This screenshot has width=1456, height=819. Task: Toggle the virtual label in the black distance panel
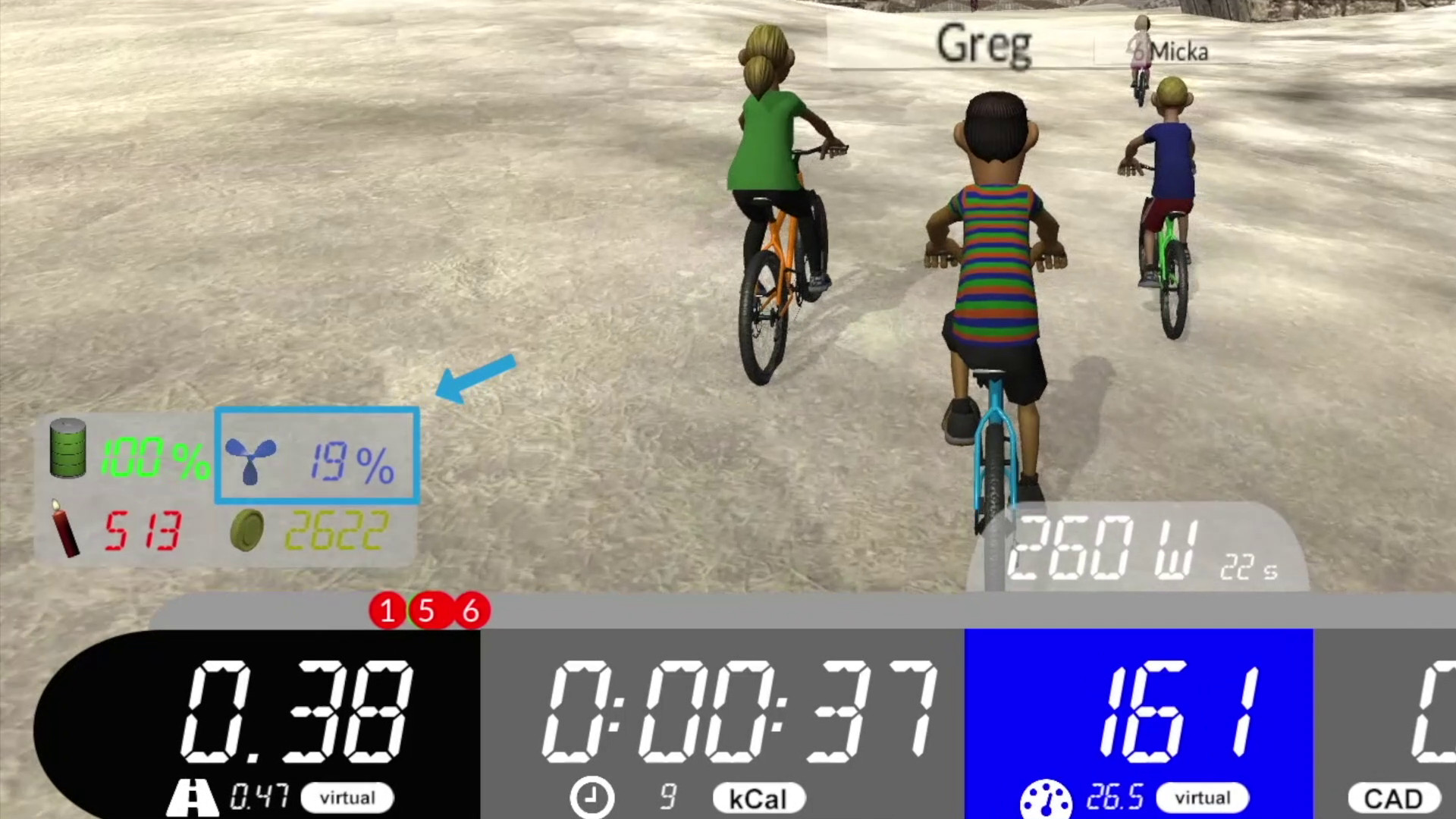coord(347,798)
